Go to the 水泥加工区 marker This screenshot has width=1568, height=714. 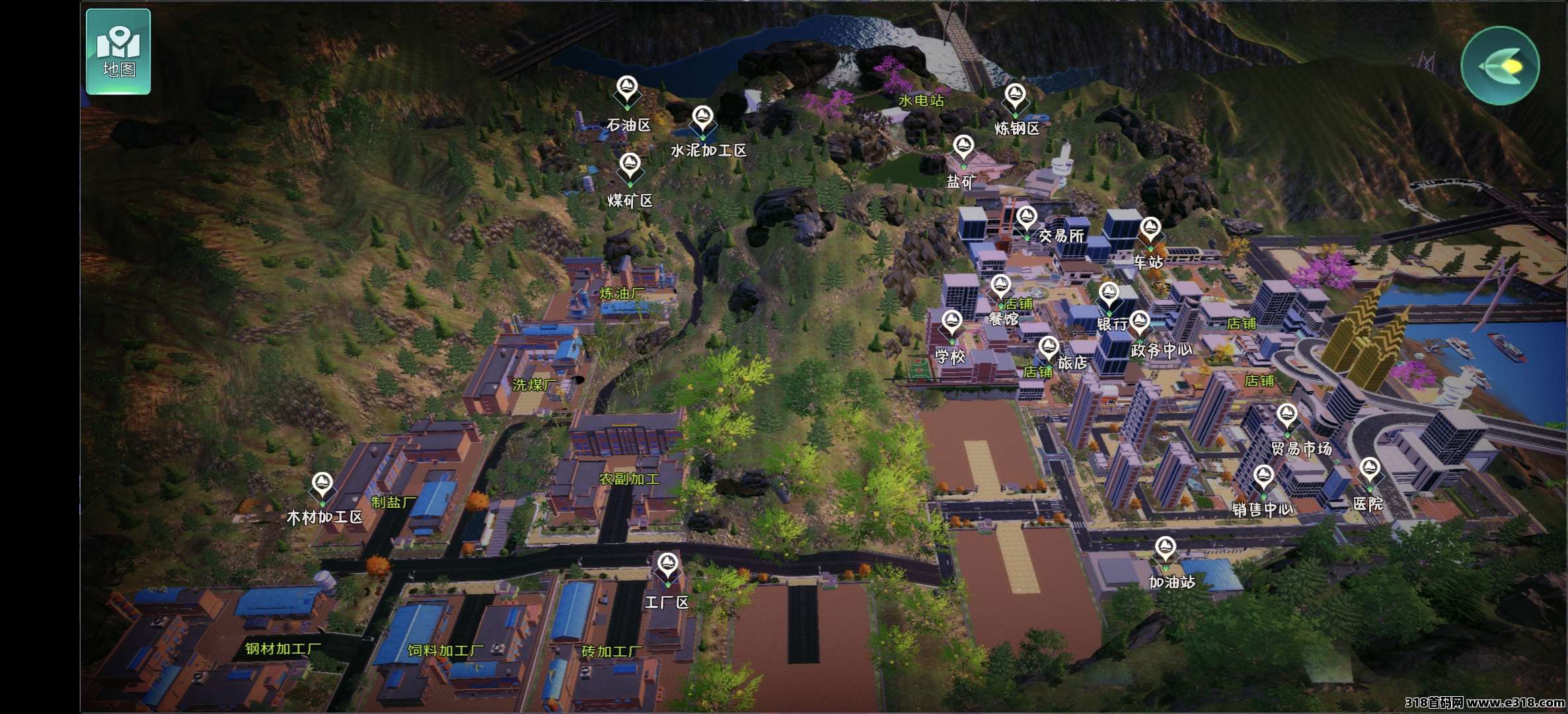(x=702, y=120)
